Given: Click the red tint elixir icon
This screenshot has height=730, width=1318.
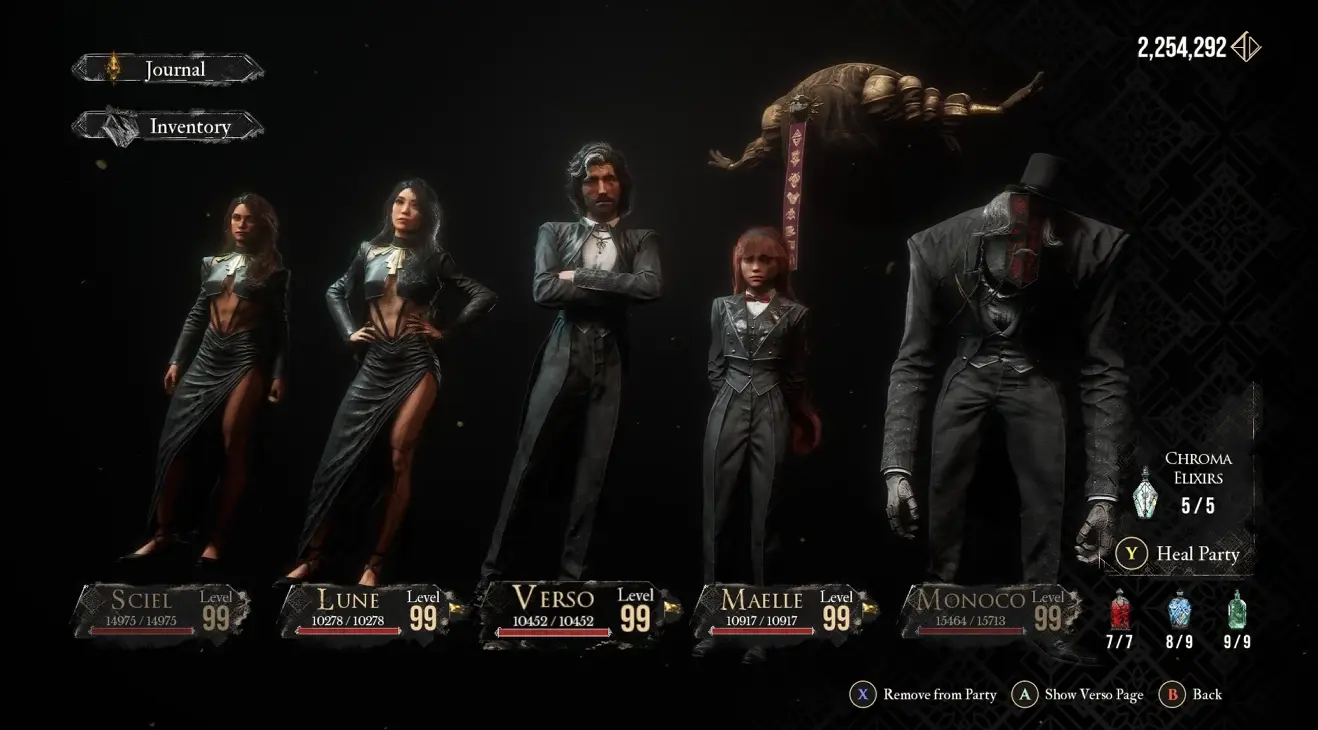Looking at the screenshot, I should (1120, 609).
